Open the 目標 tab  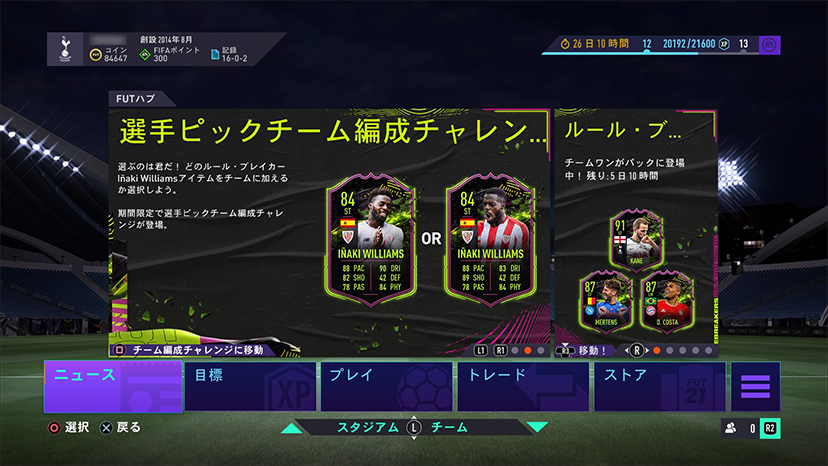(x=251, y=386)
